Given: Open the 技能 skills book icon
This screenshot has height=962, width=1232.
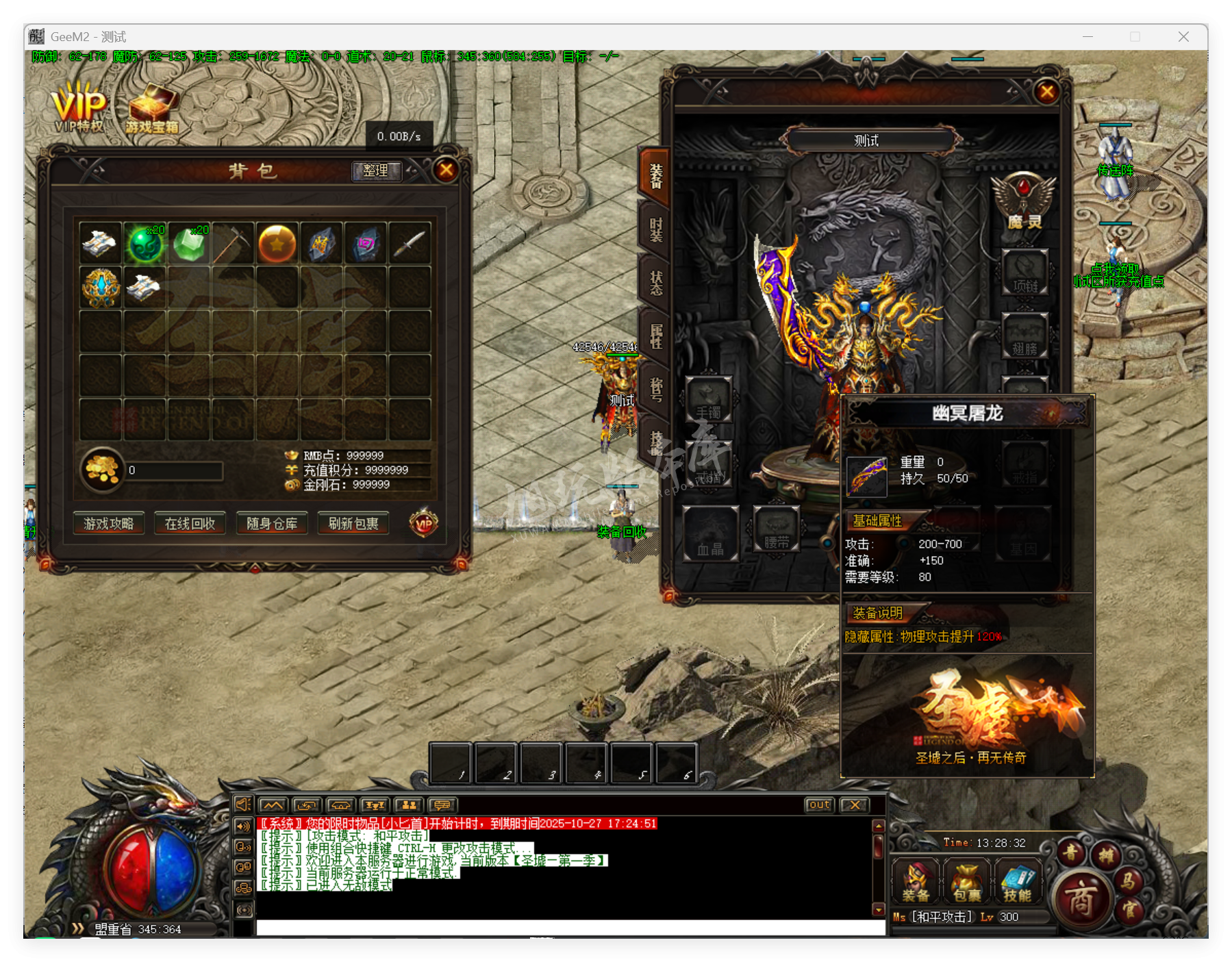Looking at the screenshot, I should click(x=1018, y=881).
